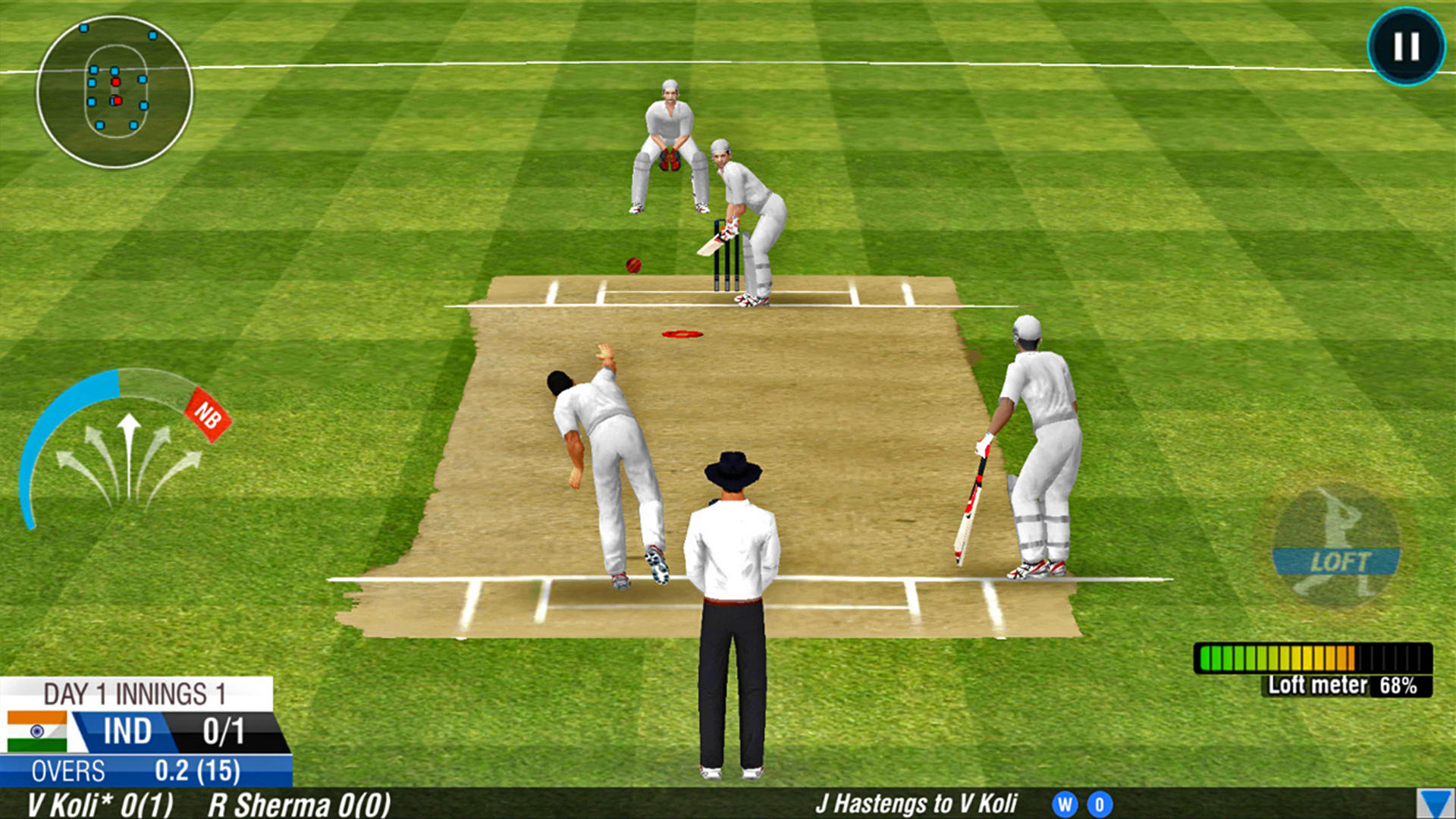Select the IND team score tab
The width and height of the screenshot is (1456, 819).
click(127, 730)
